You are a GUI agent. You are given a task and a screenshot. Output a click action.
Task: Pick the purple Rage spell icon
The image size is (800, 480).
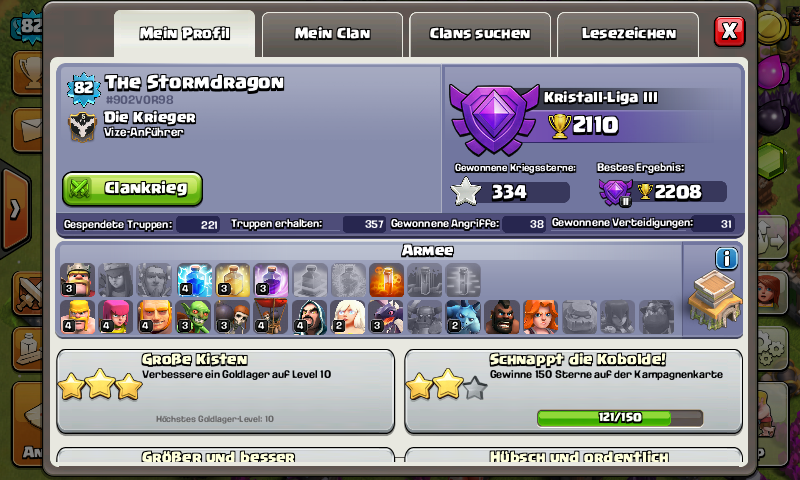click(271, 280)
